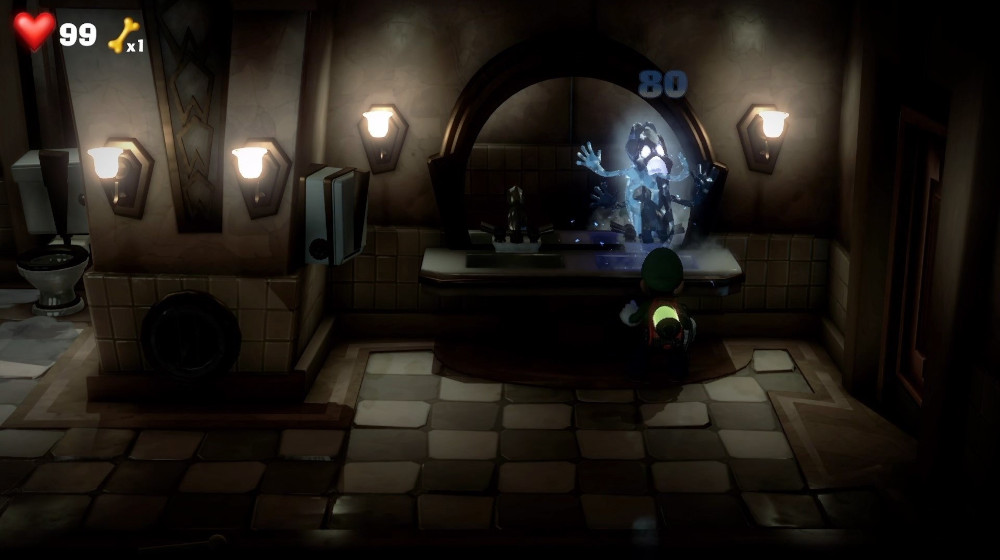Screen dimensions: 1000x560
Task: Click the golden bone item icon
Action: point(121,35)
